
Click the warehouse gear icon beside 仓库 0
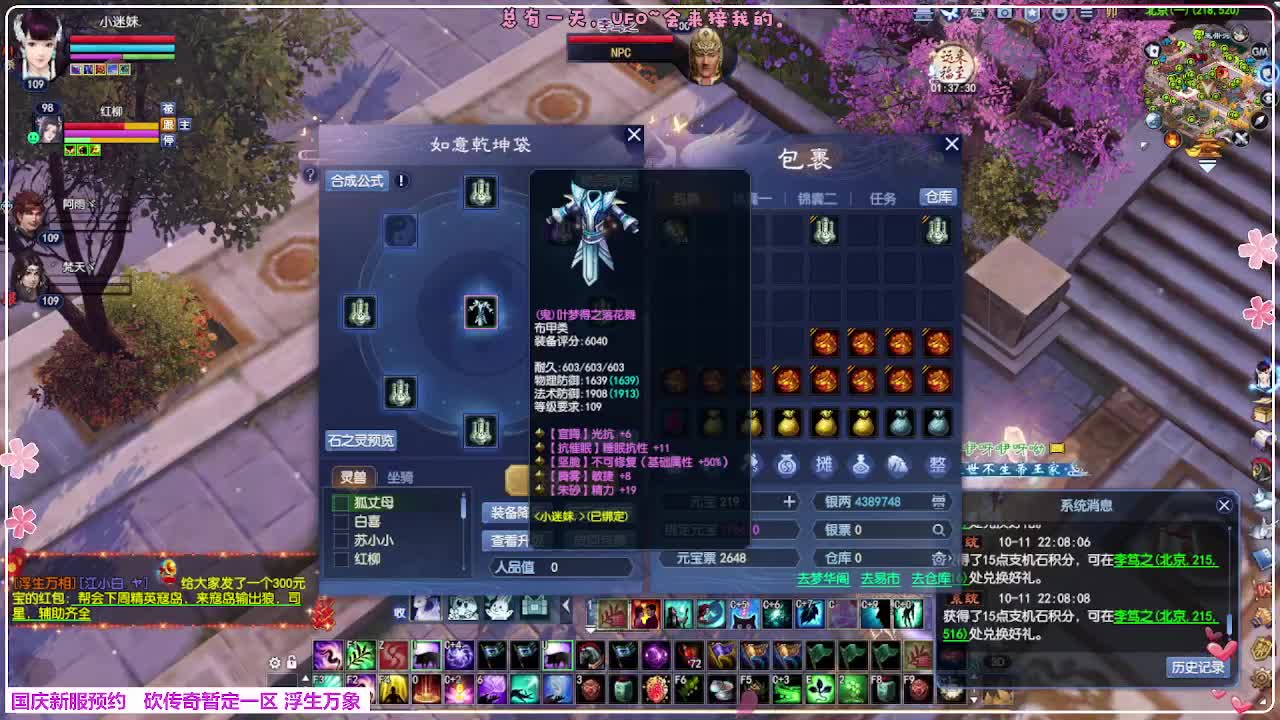[938, 557]
